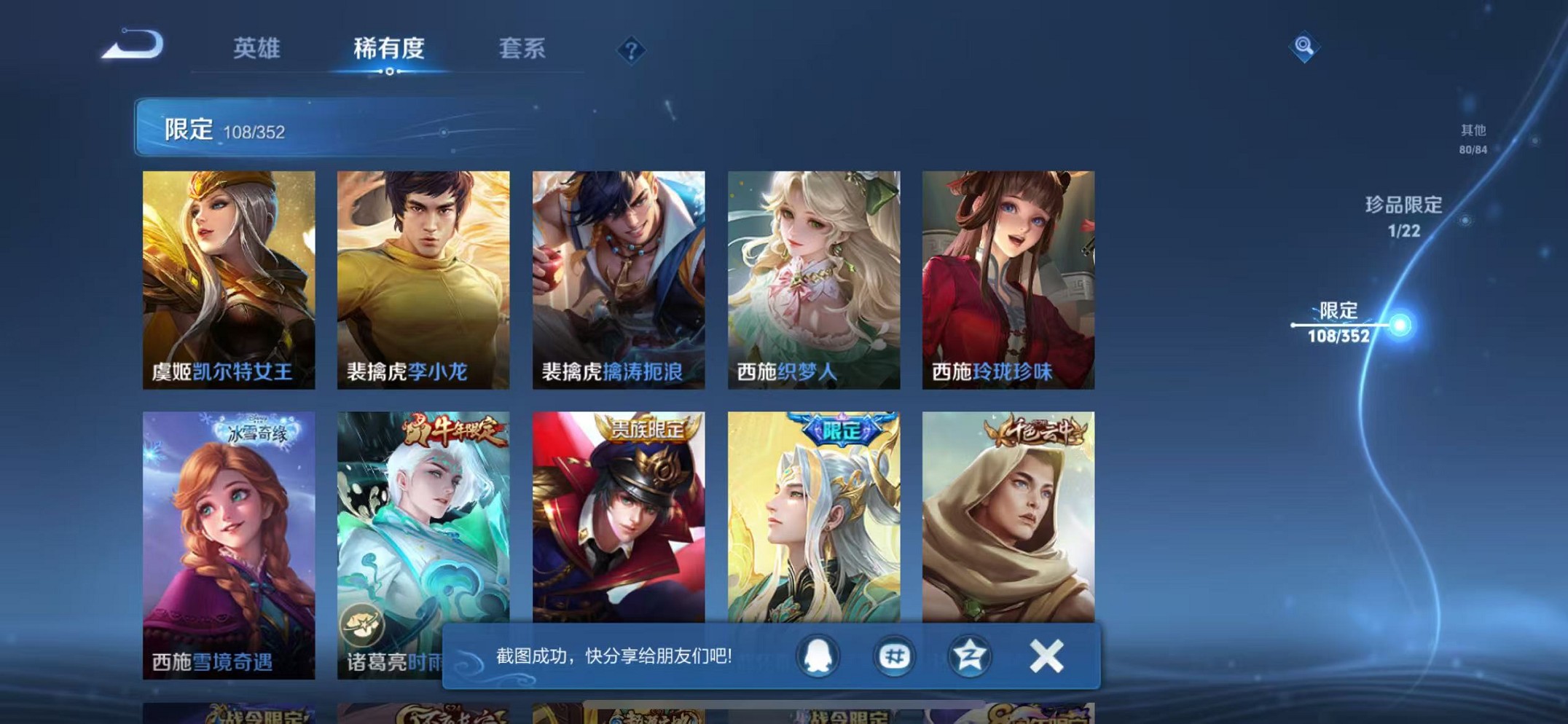
Task: Select 其他 80/84 on the right sidebar
Action: pyautogui.click(x=1473, y=140)
